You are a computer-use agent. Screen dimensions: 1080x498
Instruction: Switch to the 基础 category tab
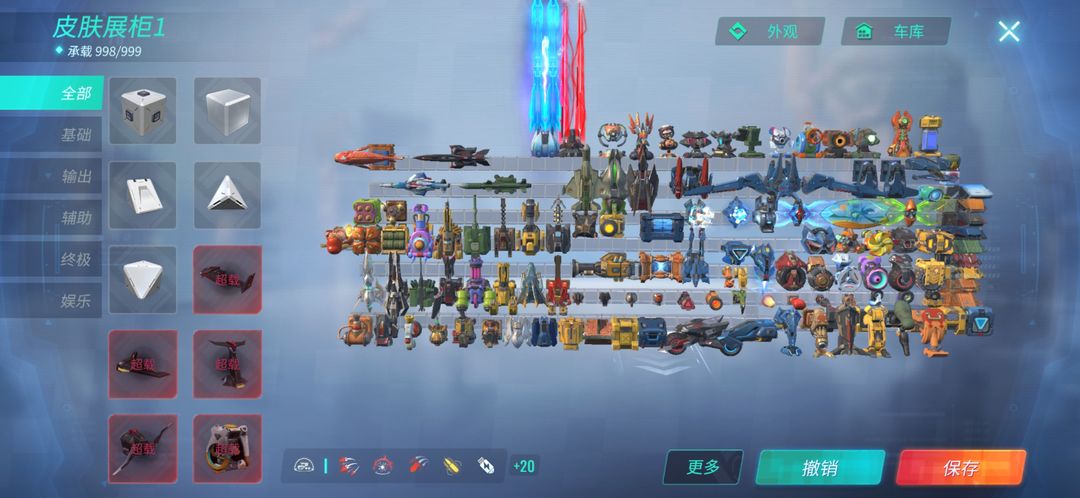click(x=75, y=135)
